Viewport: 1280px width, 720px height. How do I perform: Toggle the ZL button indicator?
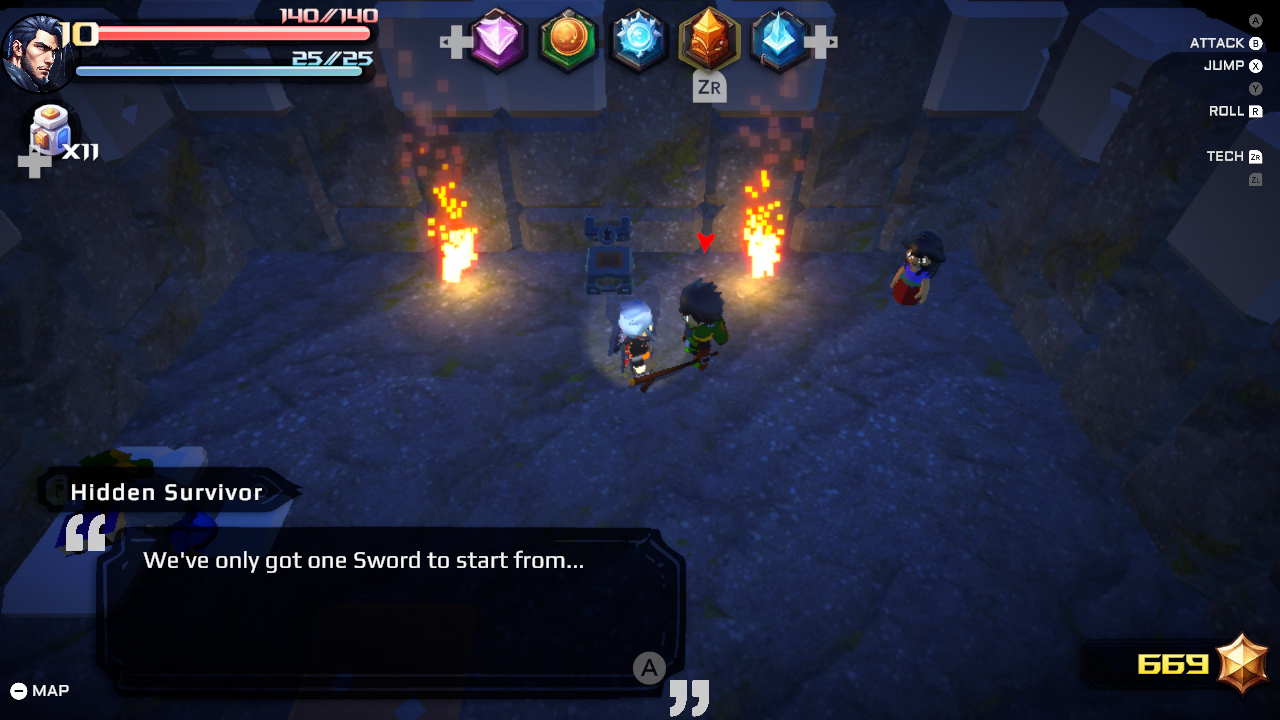coord(1257,178)
